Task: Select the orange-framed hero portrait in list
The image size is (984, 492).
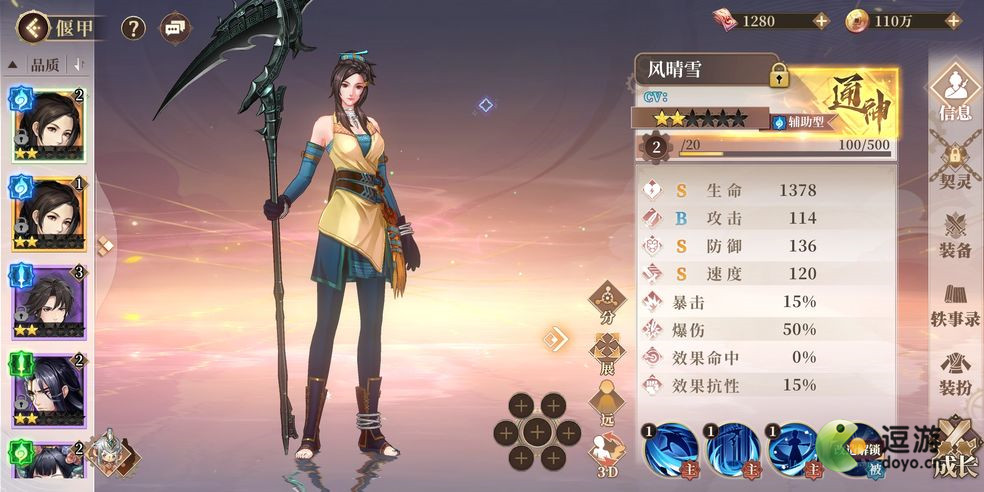Action: point(48,214)
